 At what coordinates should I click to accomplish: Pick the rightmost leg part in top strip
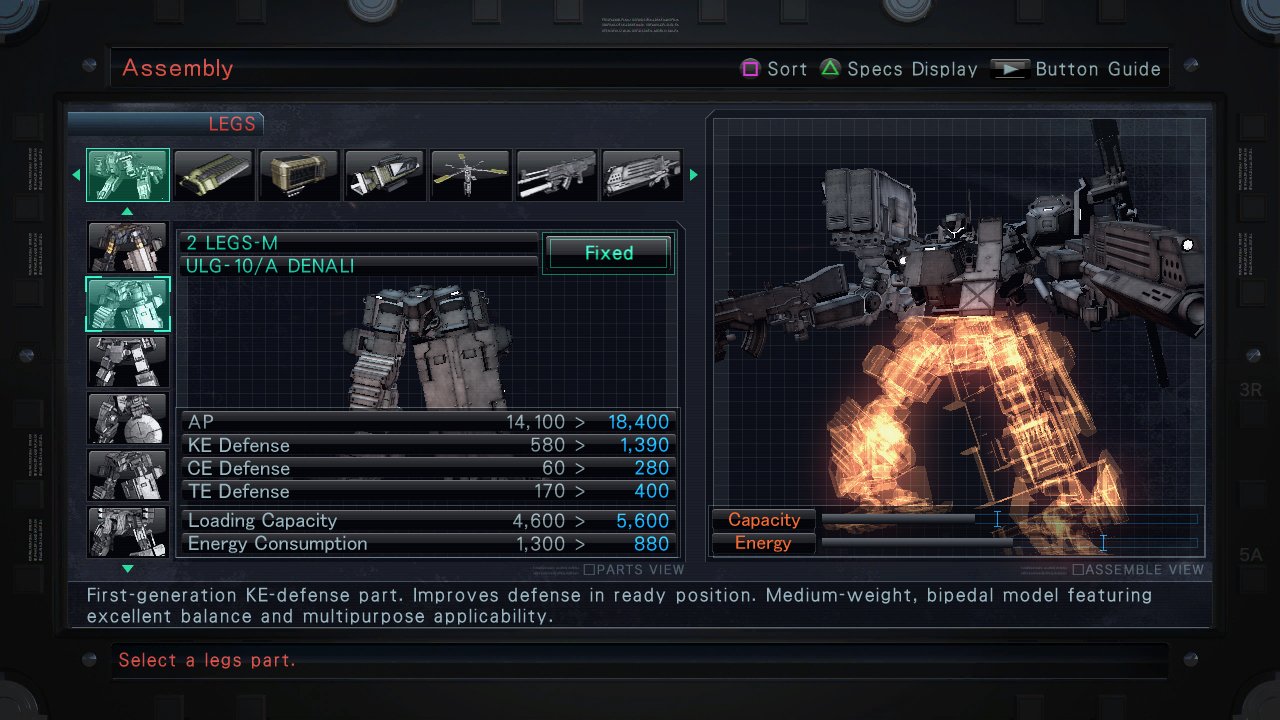click(642, 174)
